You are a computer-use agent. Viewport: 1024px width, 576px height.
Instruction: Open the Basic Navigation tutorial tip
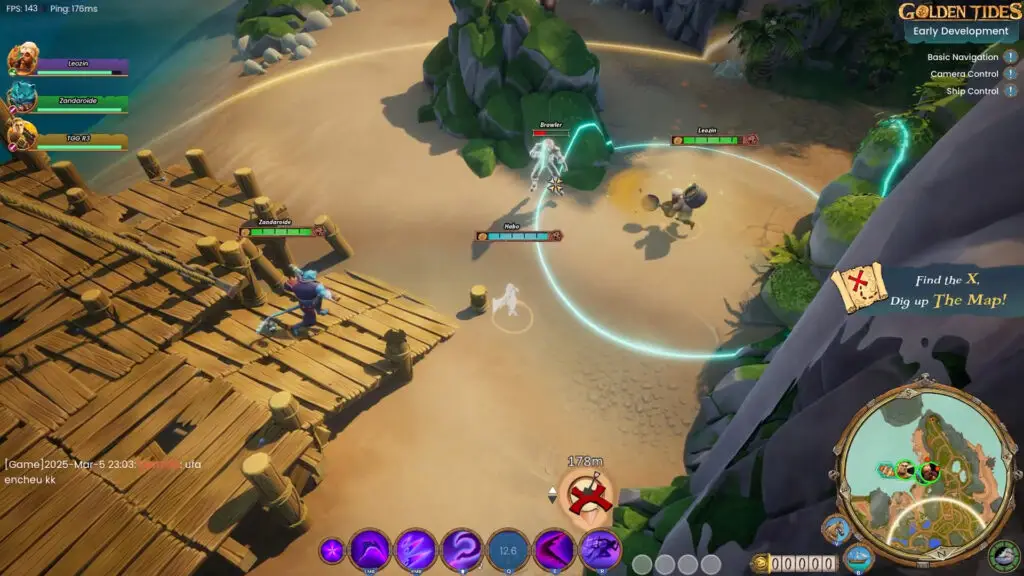tap(1010, 57)
